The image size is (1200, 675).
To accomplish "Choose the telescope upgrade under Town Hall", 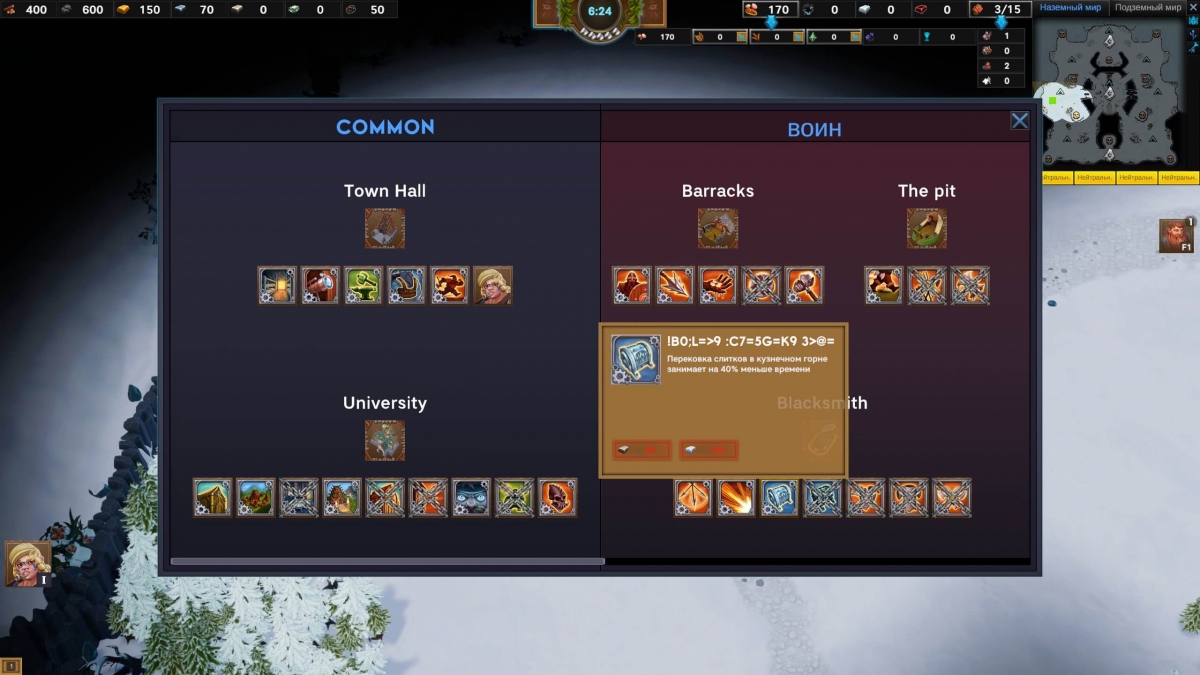I will [320, 285].
